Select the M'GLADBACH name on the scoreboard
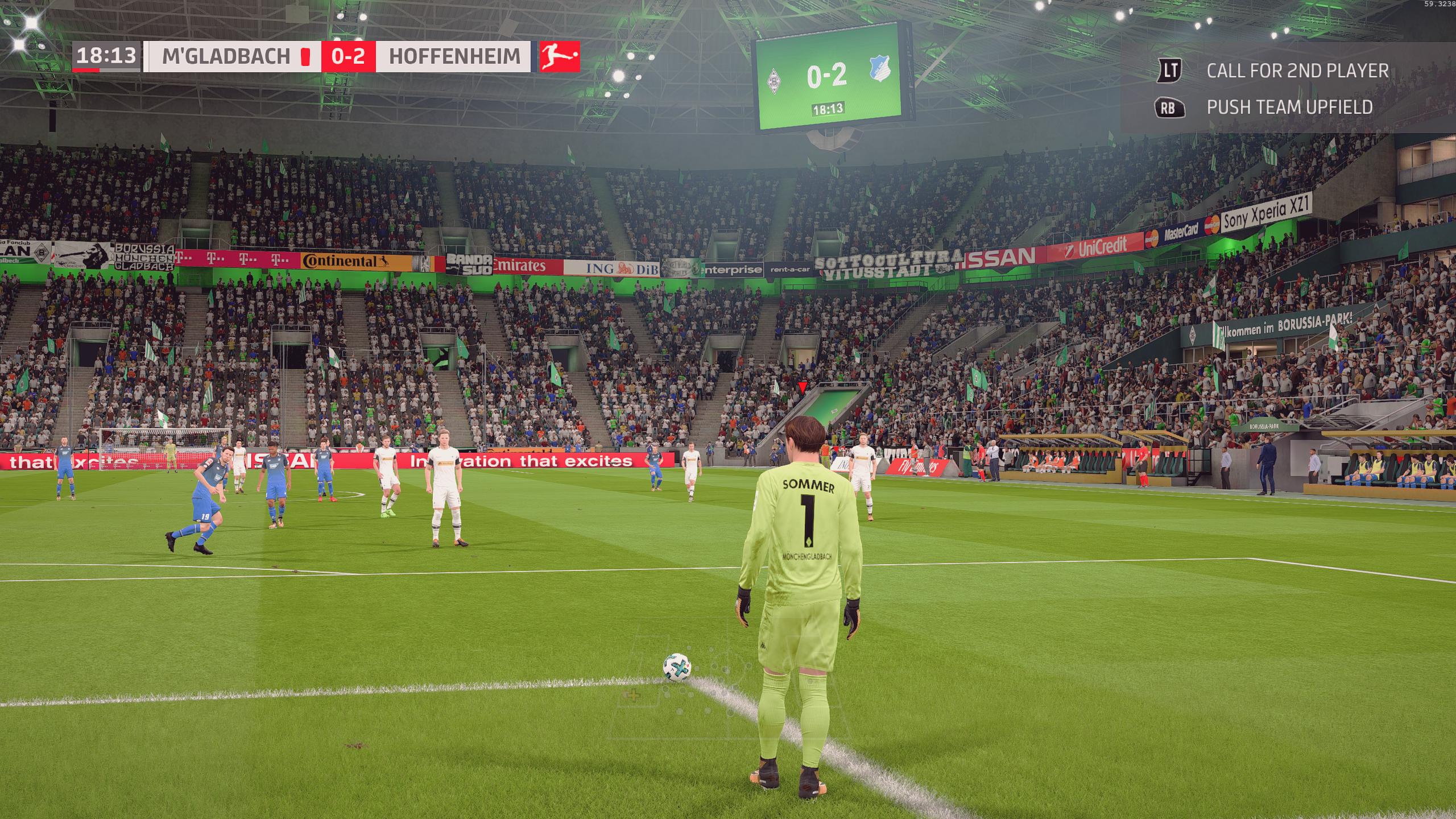This screenshot has height=819, width=1456. (x=226, y=56)
